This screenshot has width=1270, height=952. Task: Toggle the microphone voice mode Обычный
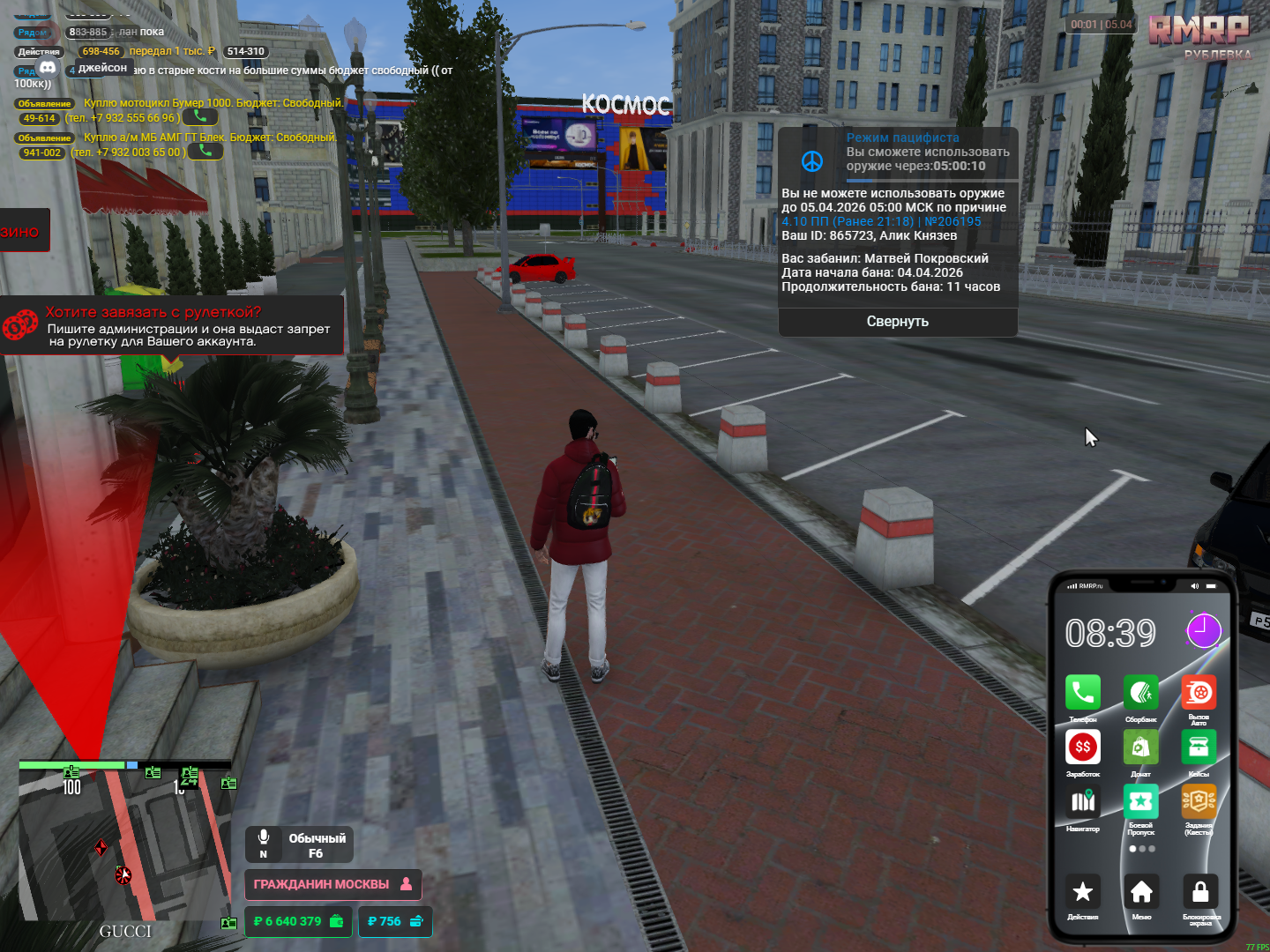299,844
